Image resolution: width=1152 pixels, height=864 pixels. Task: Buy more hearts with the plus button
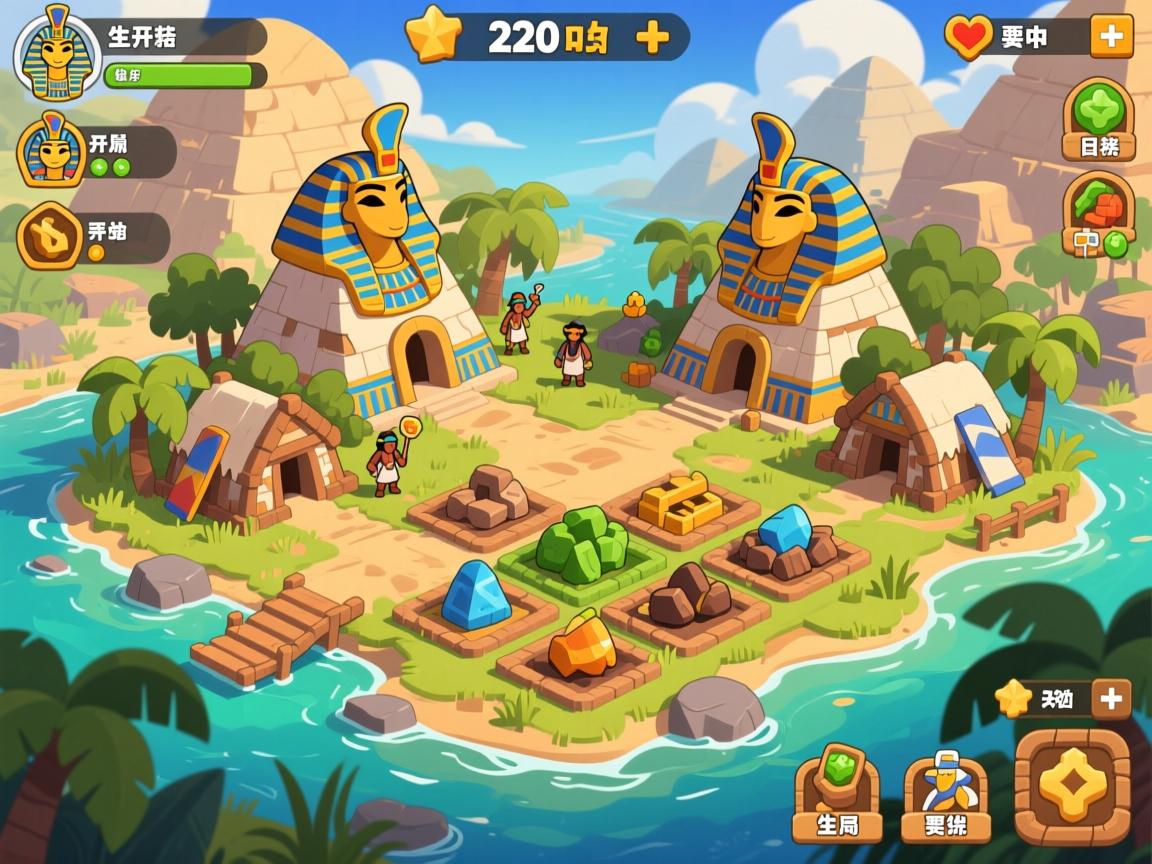tap(1111, 37)
